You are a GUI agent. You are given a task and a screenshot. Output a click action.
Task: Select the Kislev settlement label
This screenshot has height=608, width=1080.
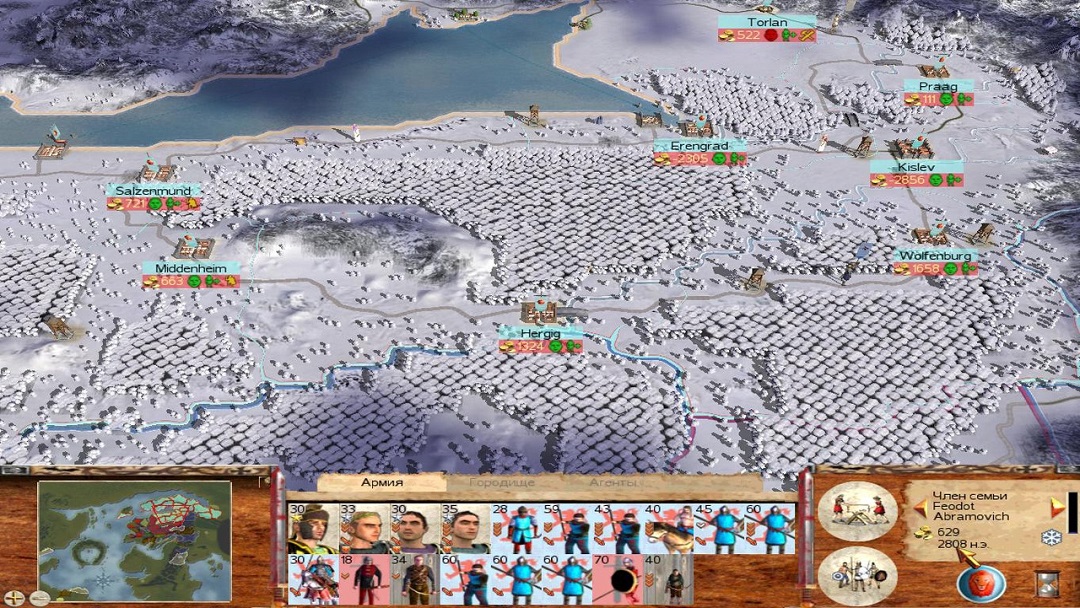[915, 167]
